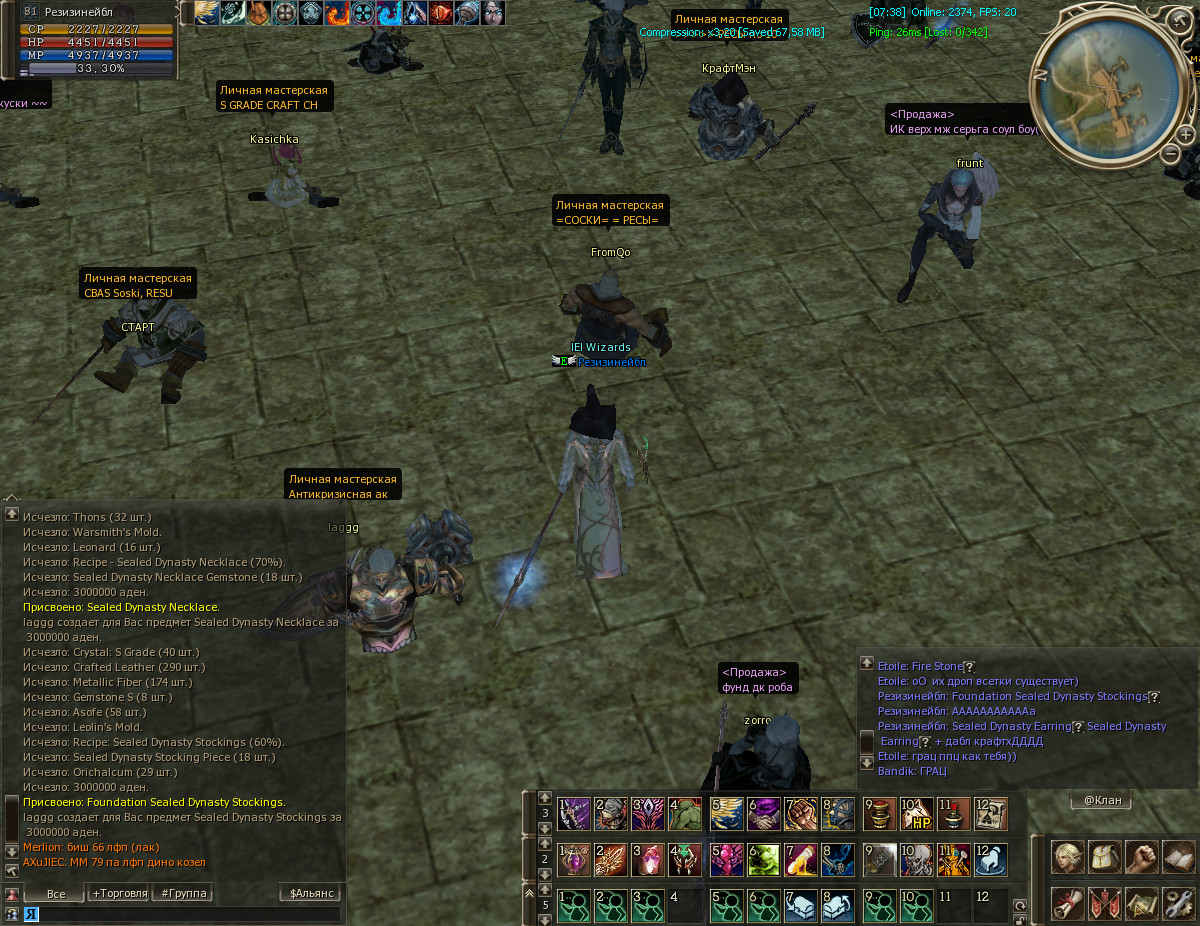Activate the clenched fist skill slot
This screenshot has width=1200, height=926.
click(802, 814)
